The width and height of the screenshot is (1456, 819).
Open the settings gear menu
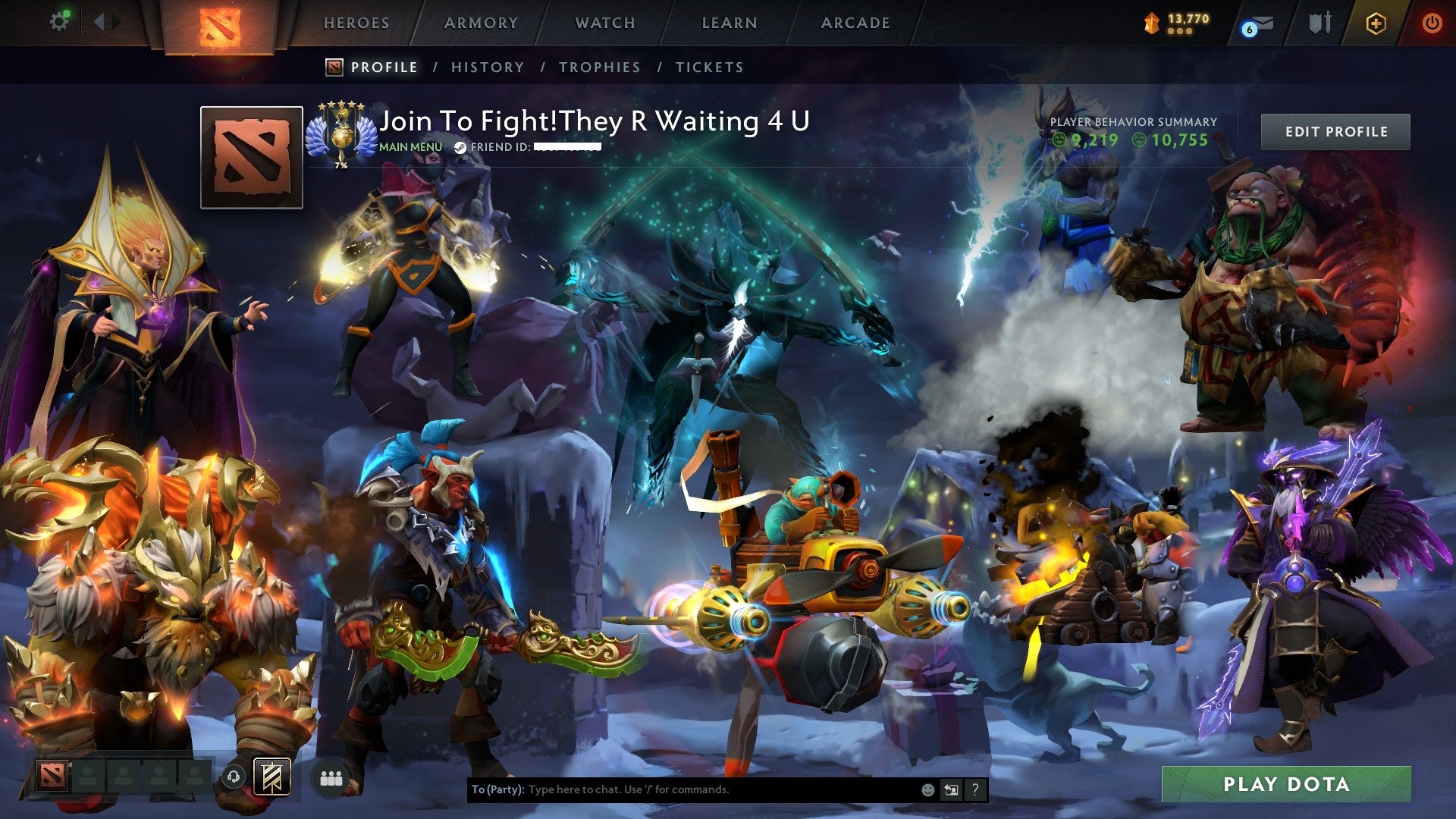(x=60, y=21)
